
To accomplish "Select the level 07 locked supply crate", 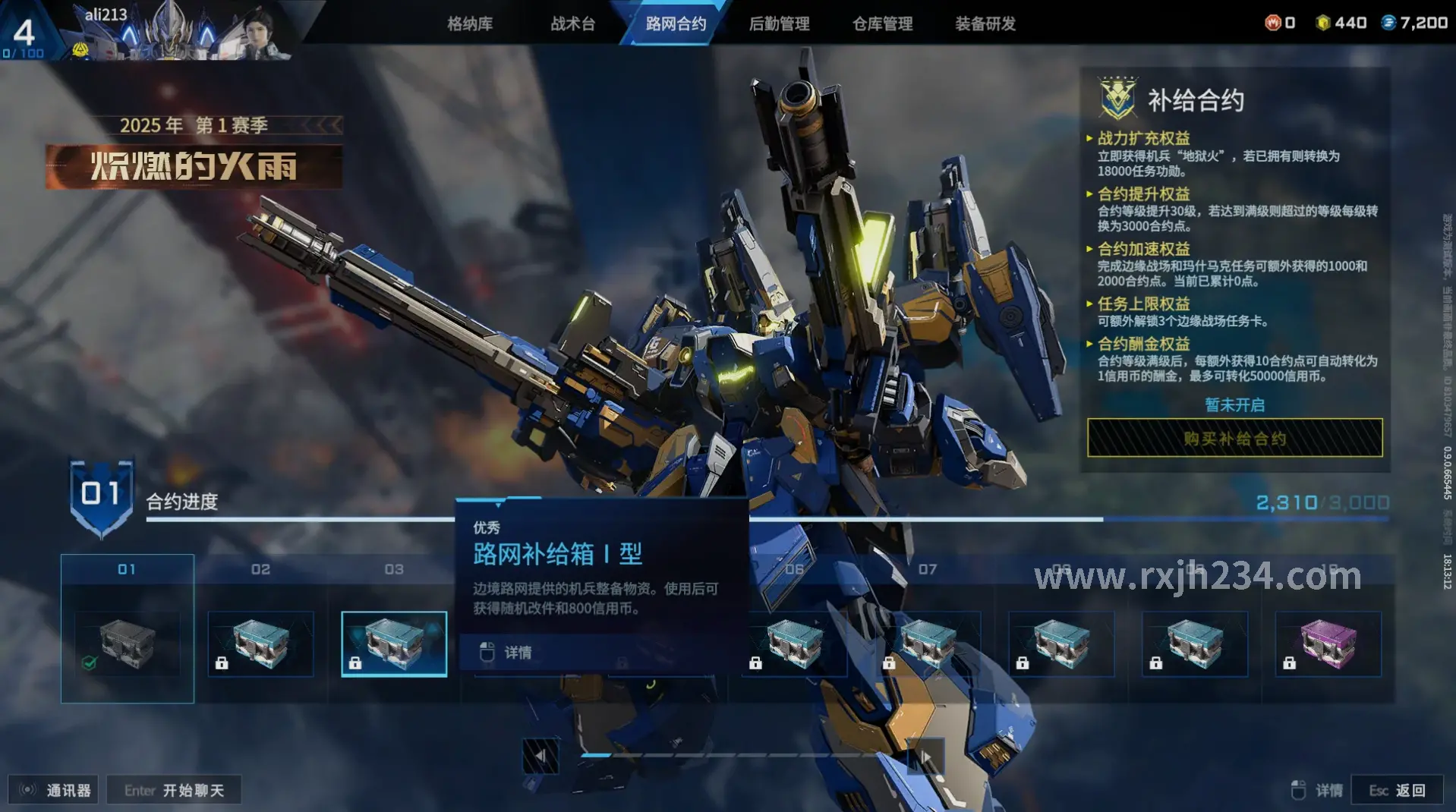I will [928, 644].
